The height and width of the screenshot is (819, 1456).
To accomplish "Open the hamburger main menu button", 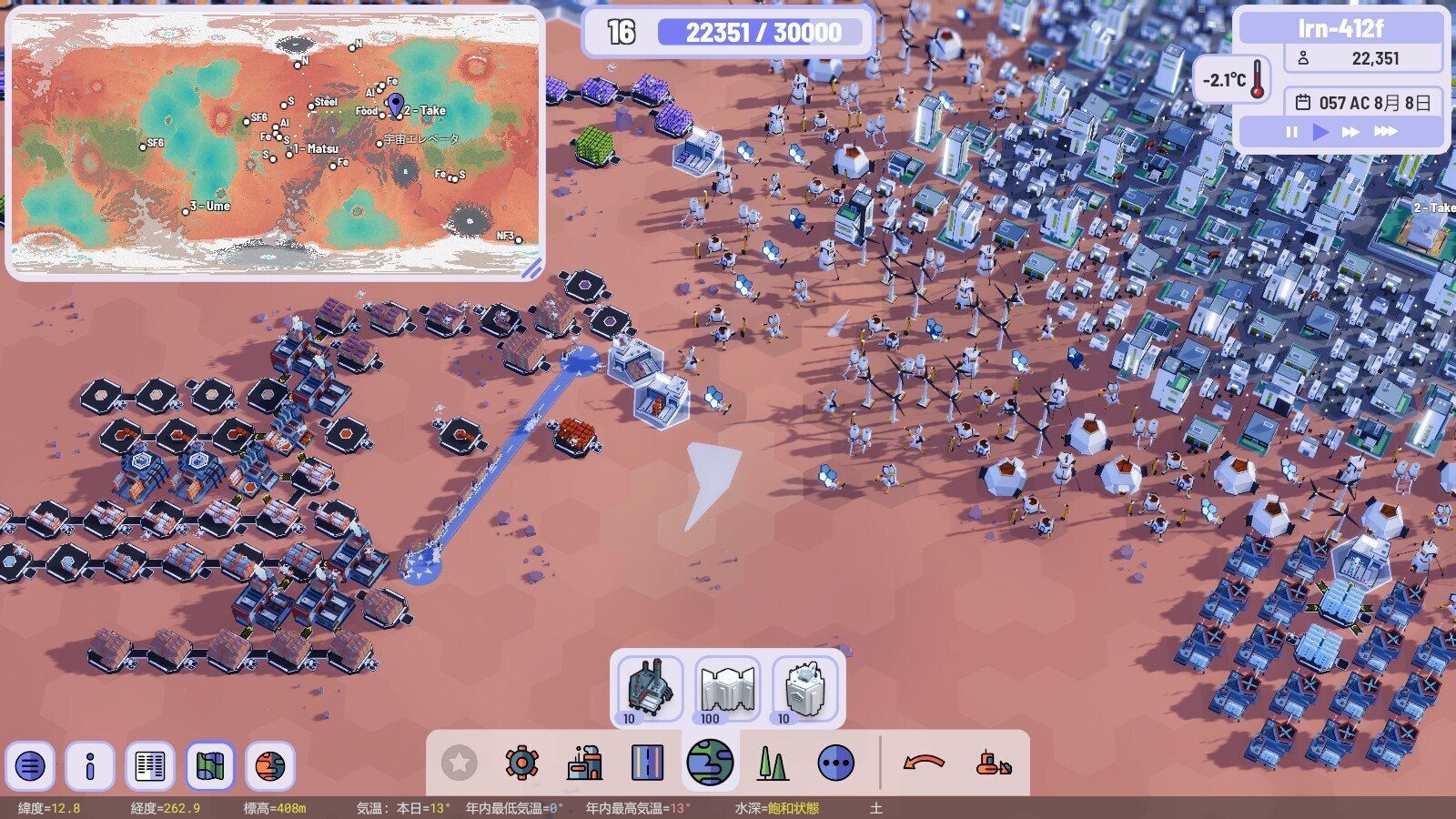I will (x=31, y=765).
